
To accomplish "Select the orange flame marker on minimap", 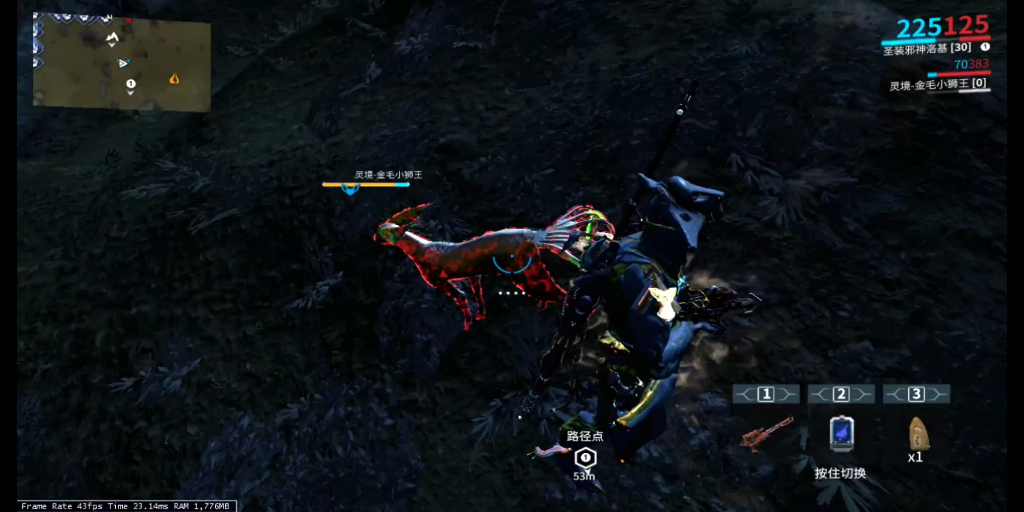I will pyautogui.click(x=176, y=77).
